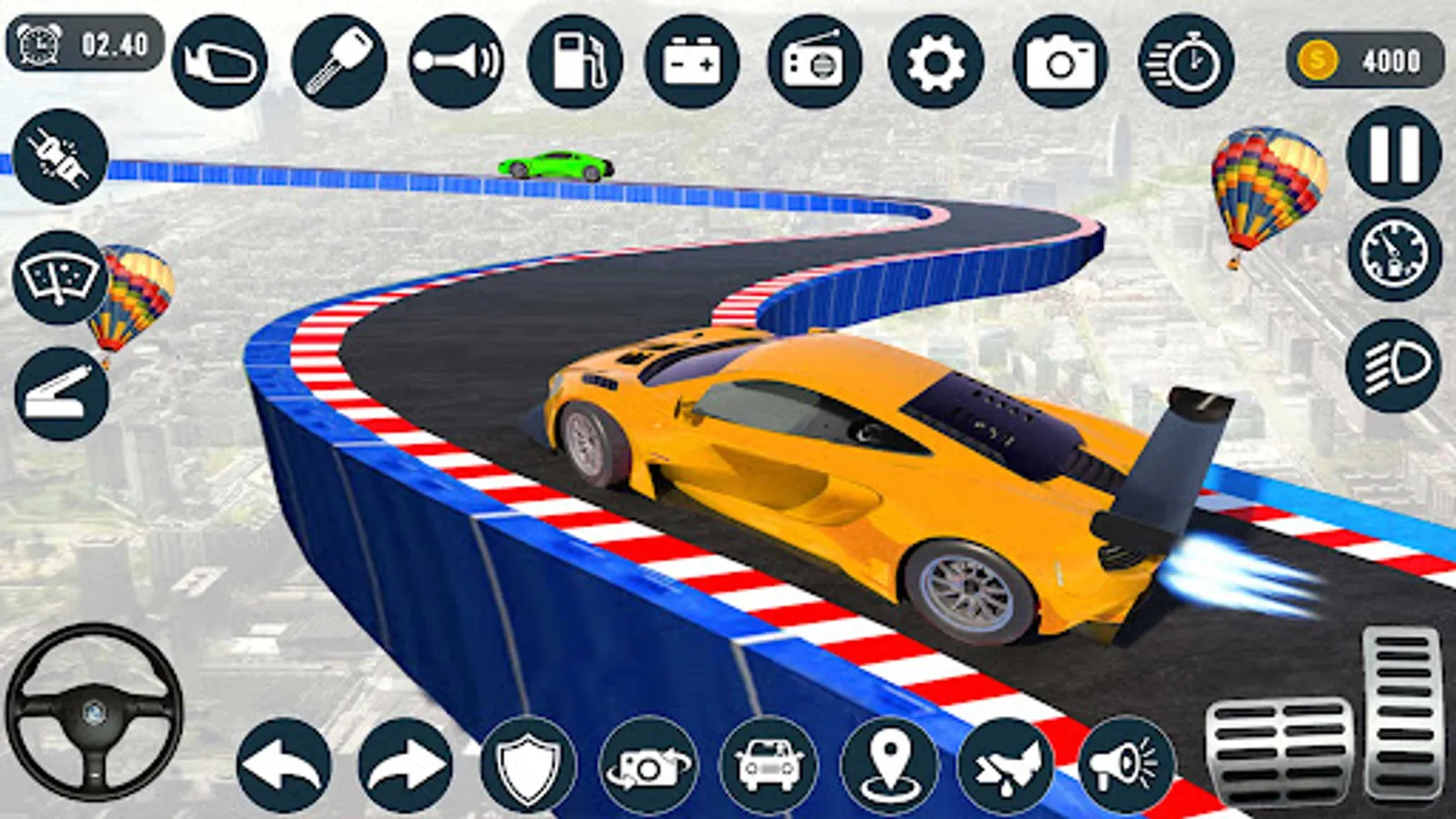Screen dimensions: 1456x819
Task: Activate the shield button
Action: point(528,764)
